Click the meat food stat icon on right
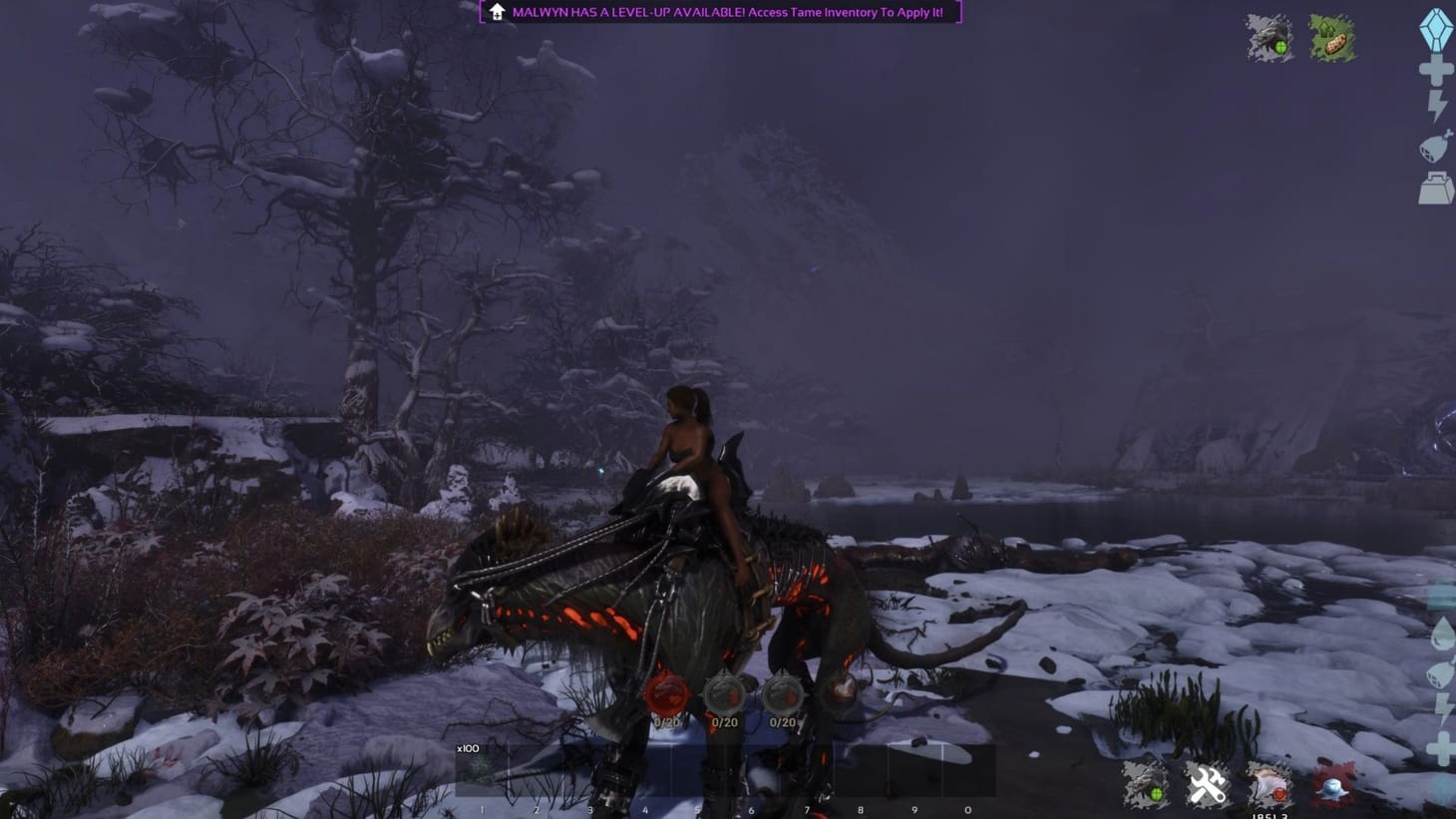 (1434, 146)
